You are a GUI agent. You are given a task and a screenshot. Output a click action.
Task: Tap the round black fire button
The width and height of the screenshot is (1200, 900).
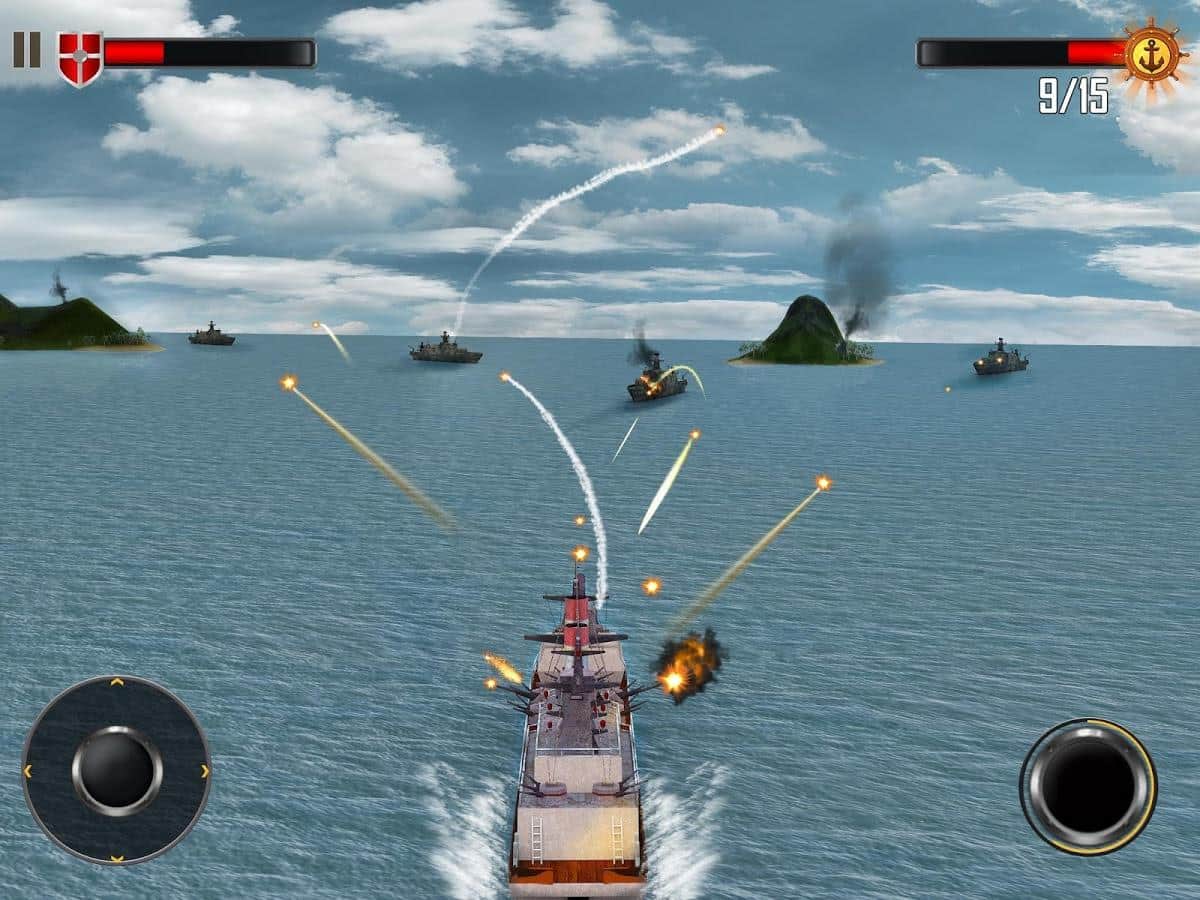(1088, 787)
